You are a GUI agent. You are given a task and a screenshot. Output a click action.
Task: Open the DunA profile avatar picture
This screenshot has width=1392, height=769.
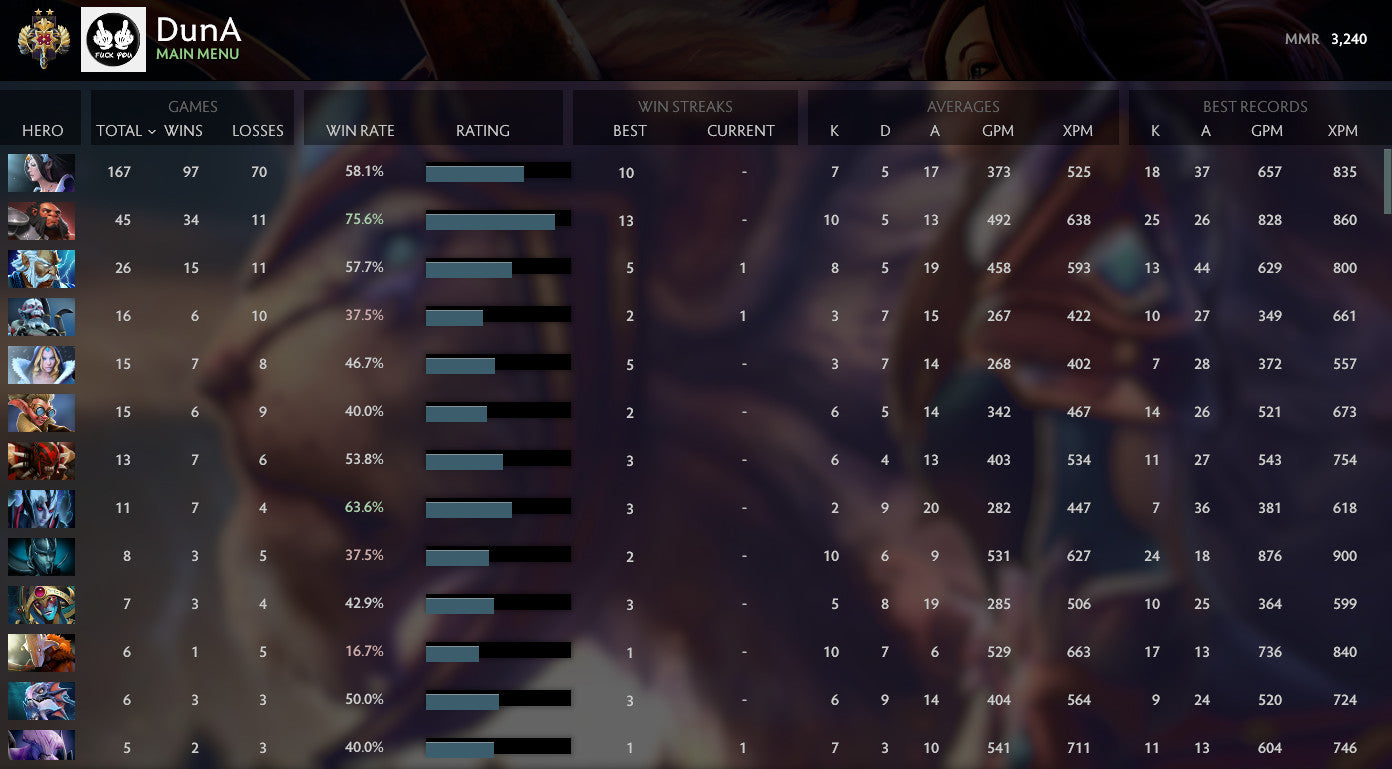113,39
